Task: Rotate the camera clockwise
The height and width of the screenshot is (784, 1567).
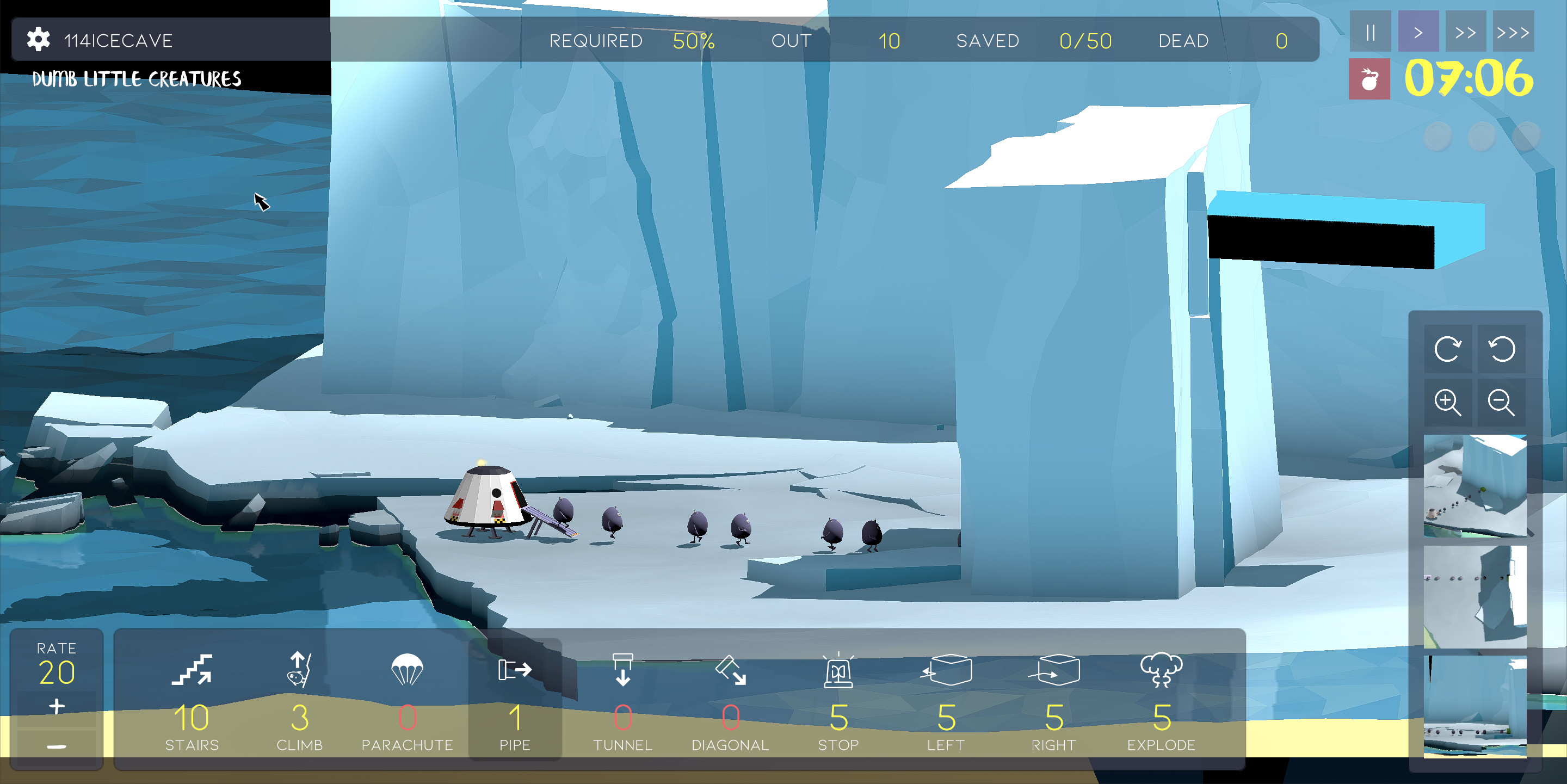Action: coord(1449,350)
